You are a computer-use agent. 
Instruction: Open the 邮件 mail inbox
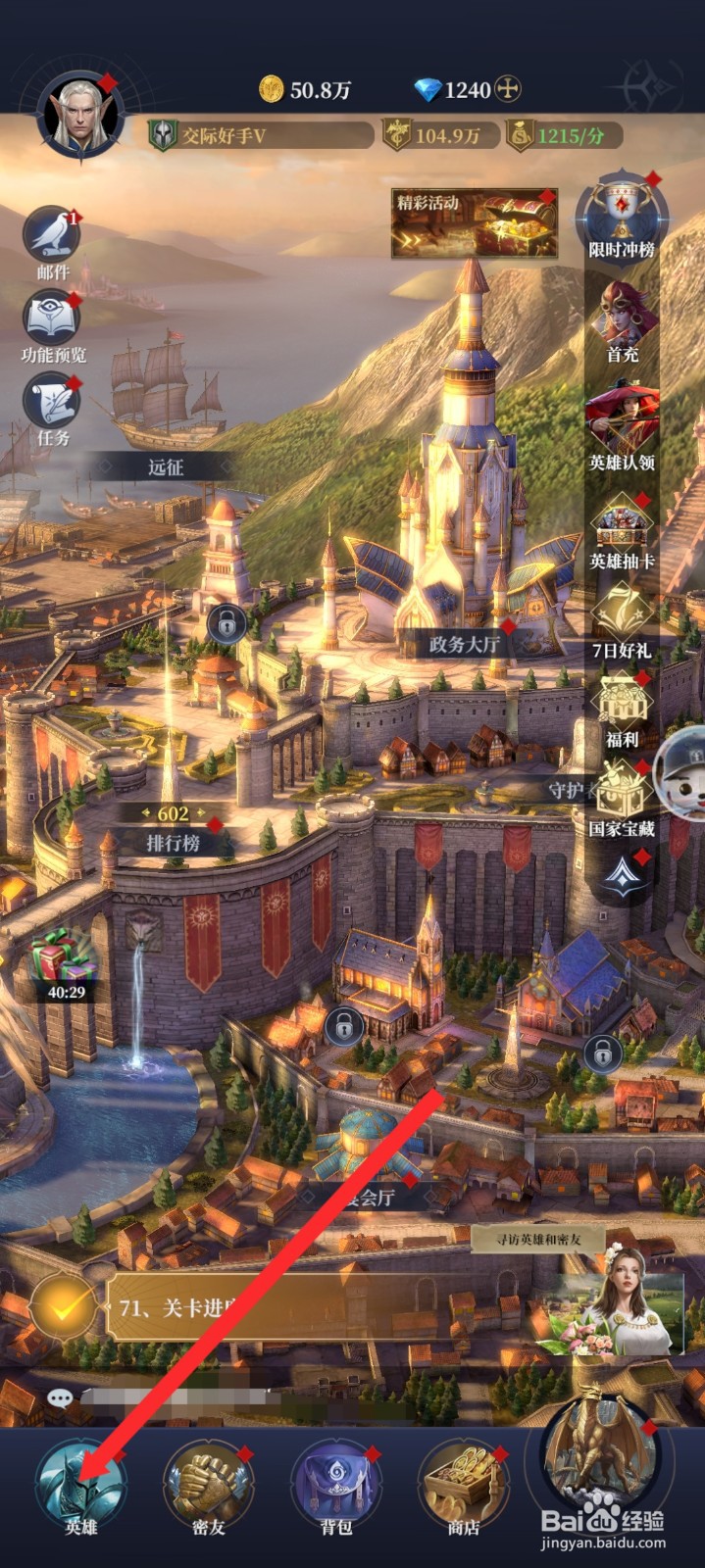click(53, 238)
